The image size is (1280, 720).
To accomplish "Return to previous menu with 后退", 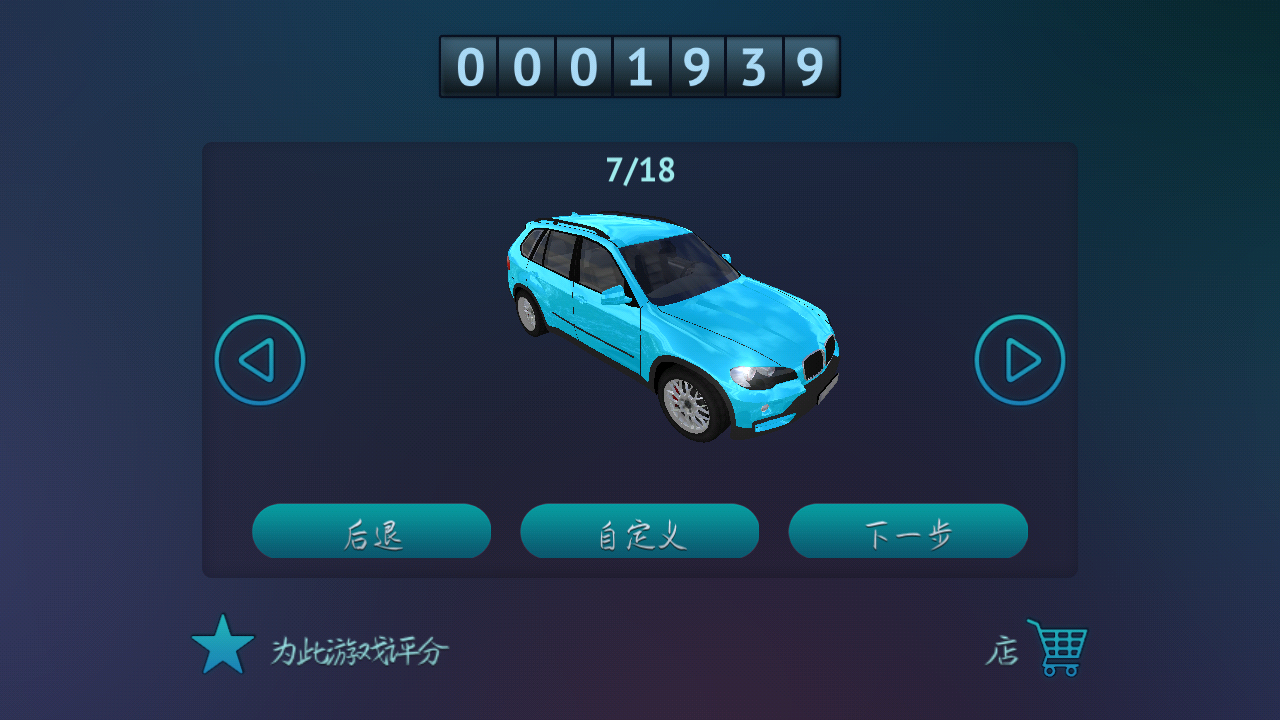I will click(x=371, y=531).
